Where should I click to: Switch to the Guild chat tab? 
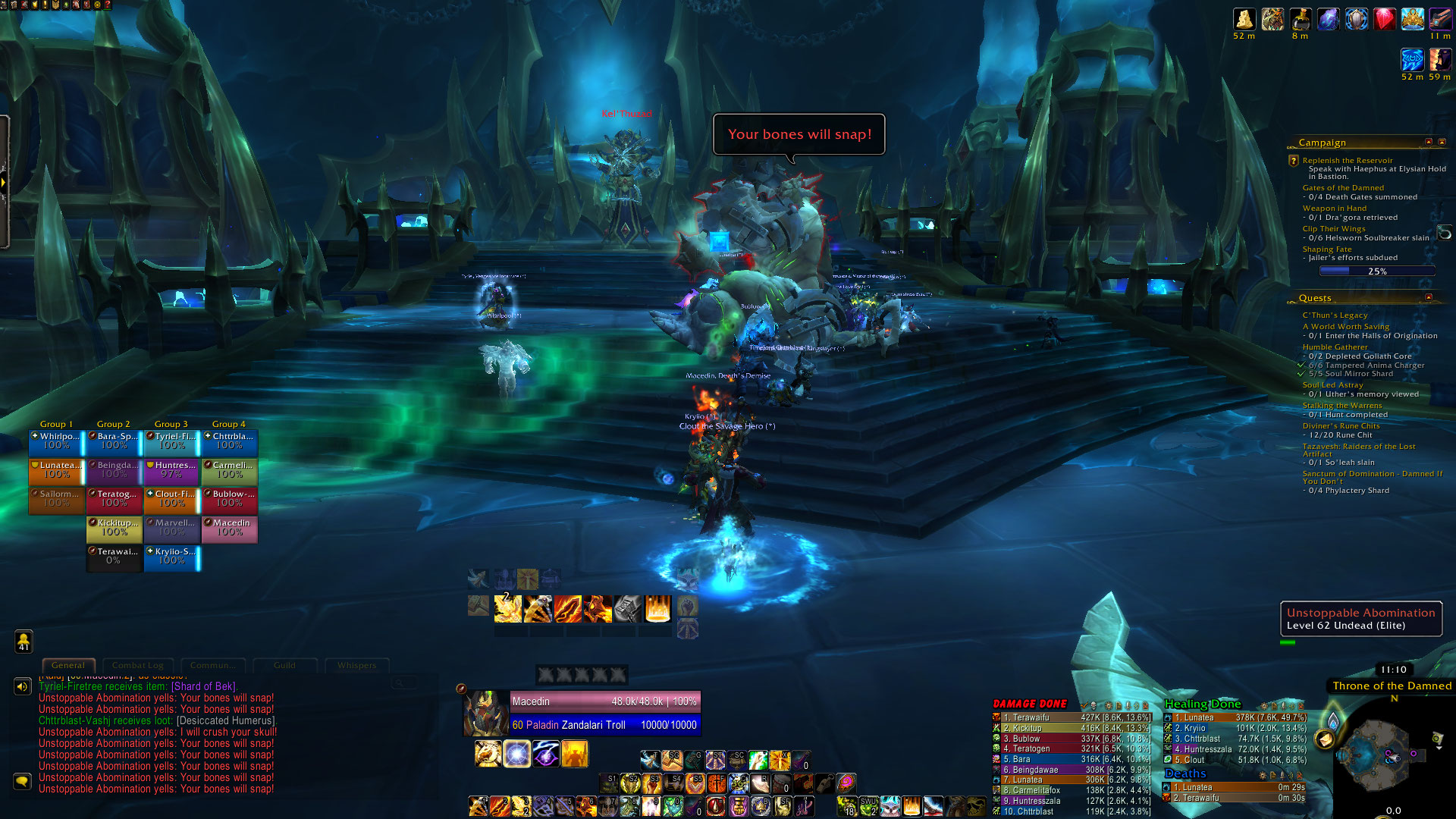(284, 665)
